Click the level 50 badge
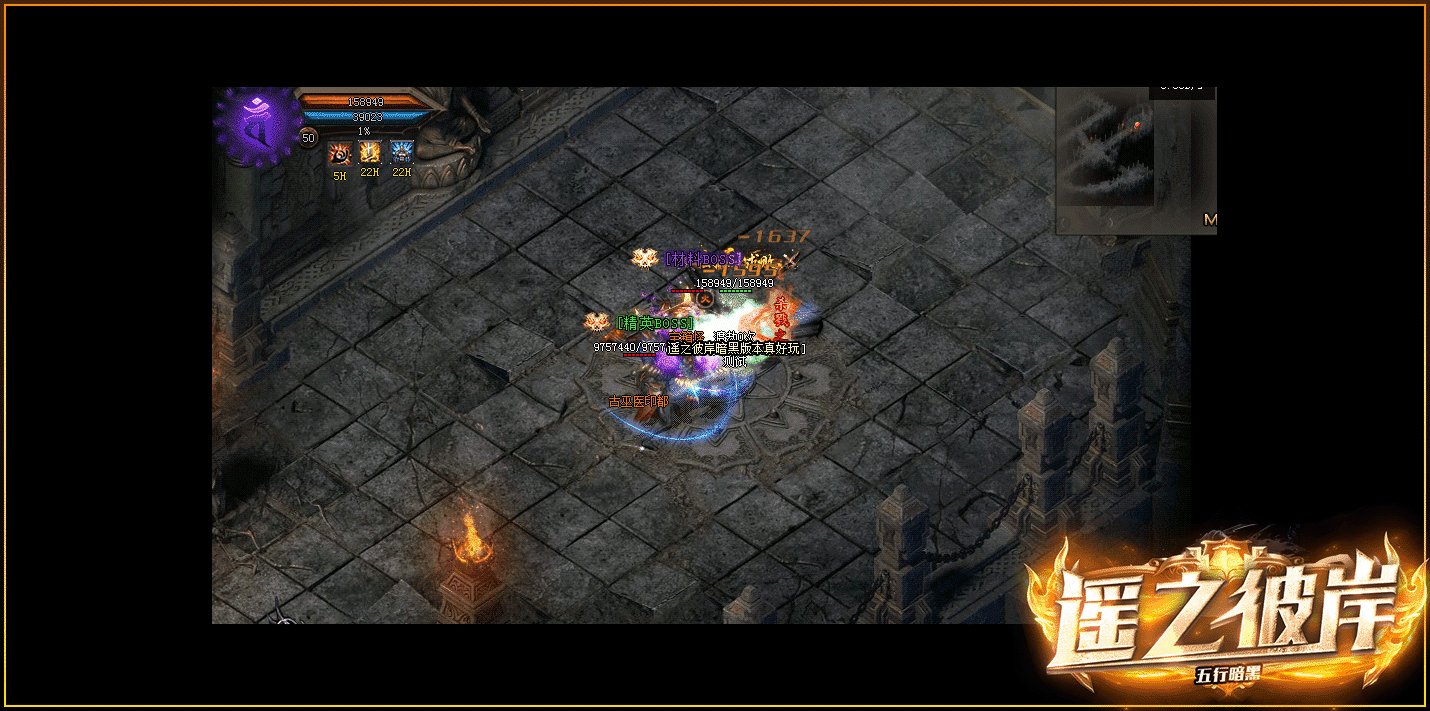1430x711 pixels. pyautogui.click(x=308, y=138)
